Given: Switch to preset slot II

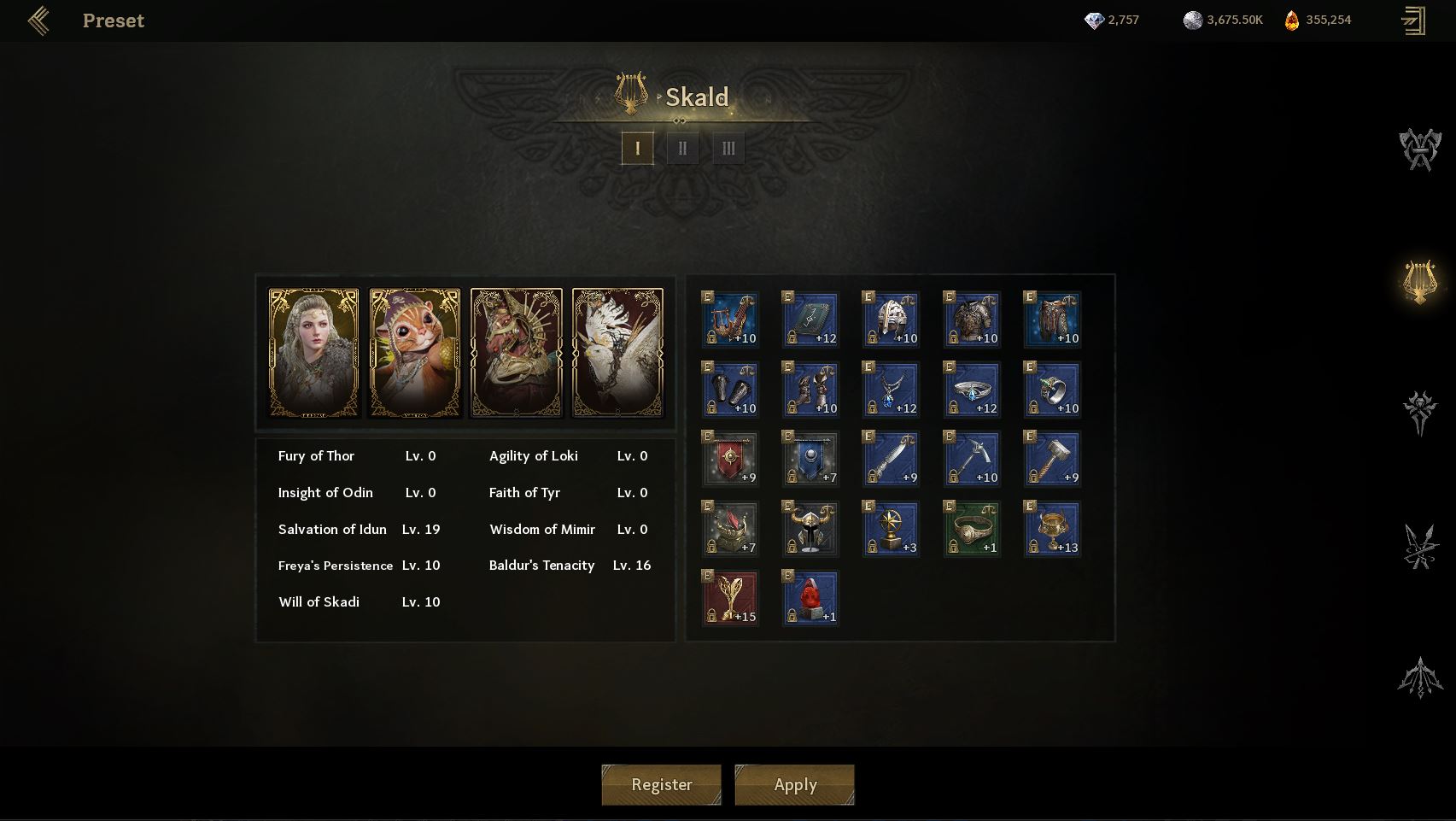Looking at the screenshot, I should coord(682,149).
